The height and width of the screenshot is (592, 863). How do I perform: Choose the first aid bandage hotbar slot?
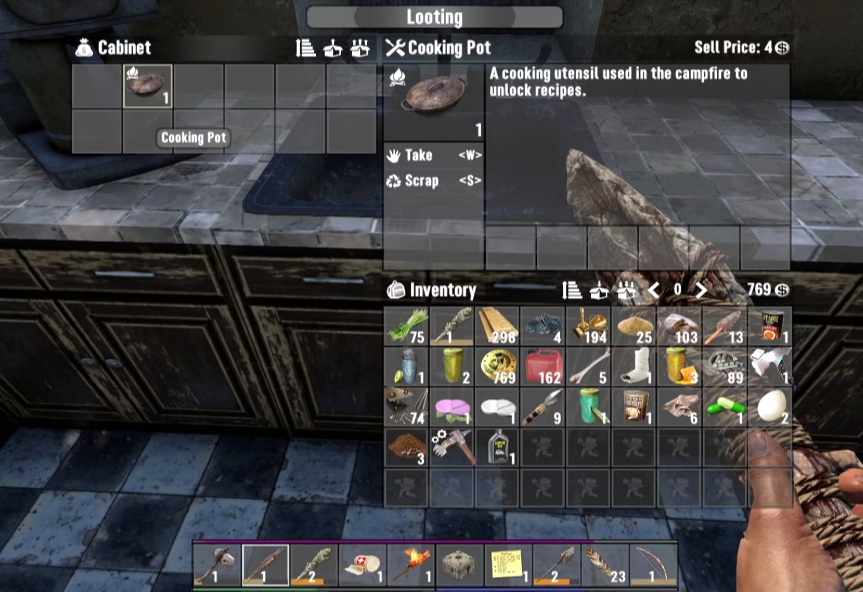pyautogui.click(x=362, y=565)
